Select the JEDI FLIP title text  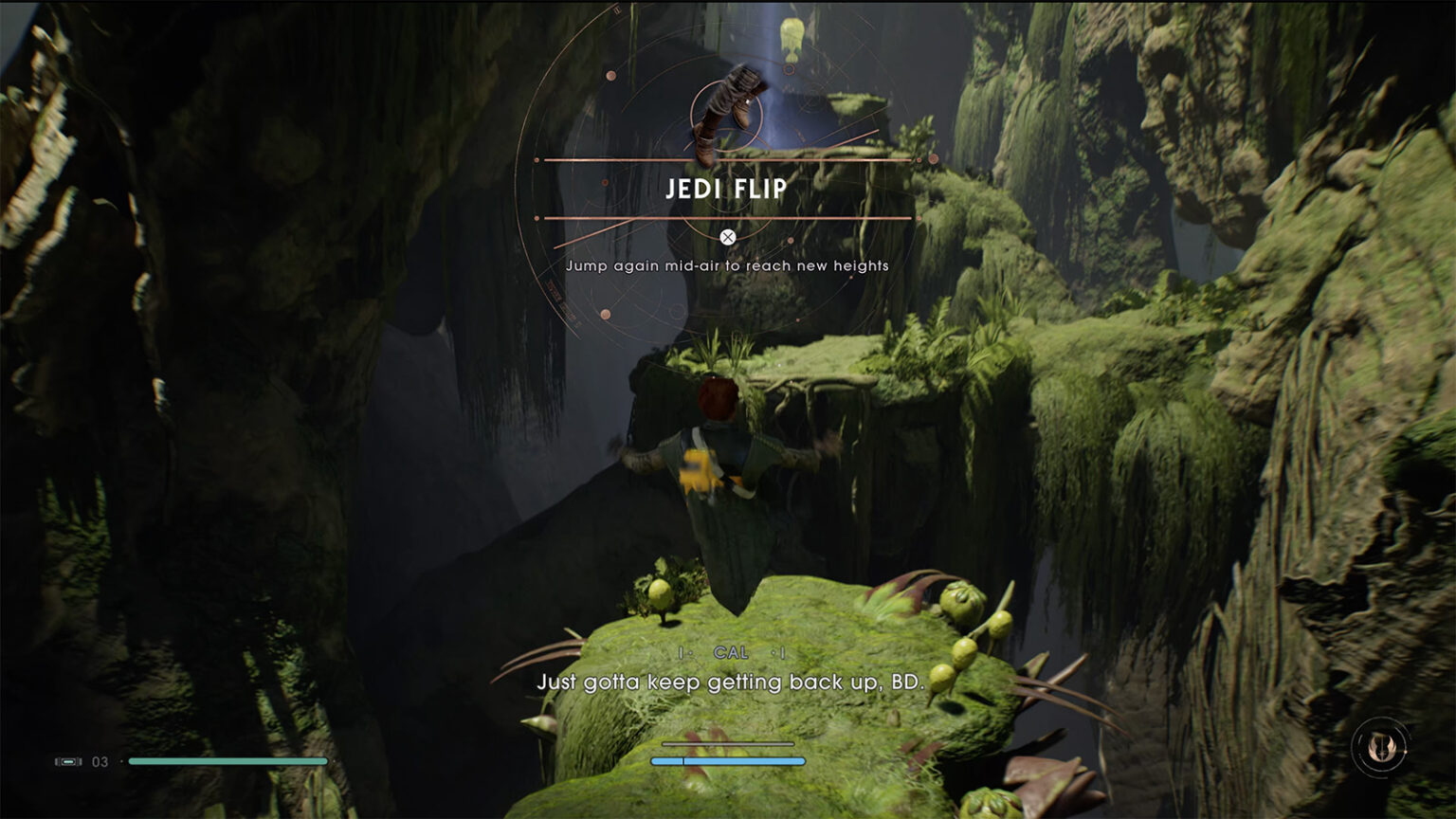click(727, 188)
